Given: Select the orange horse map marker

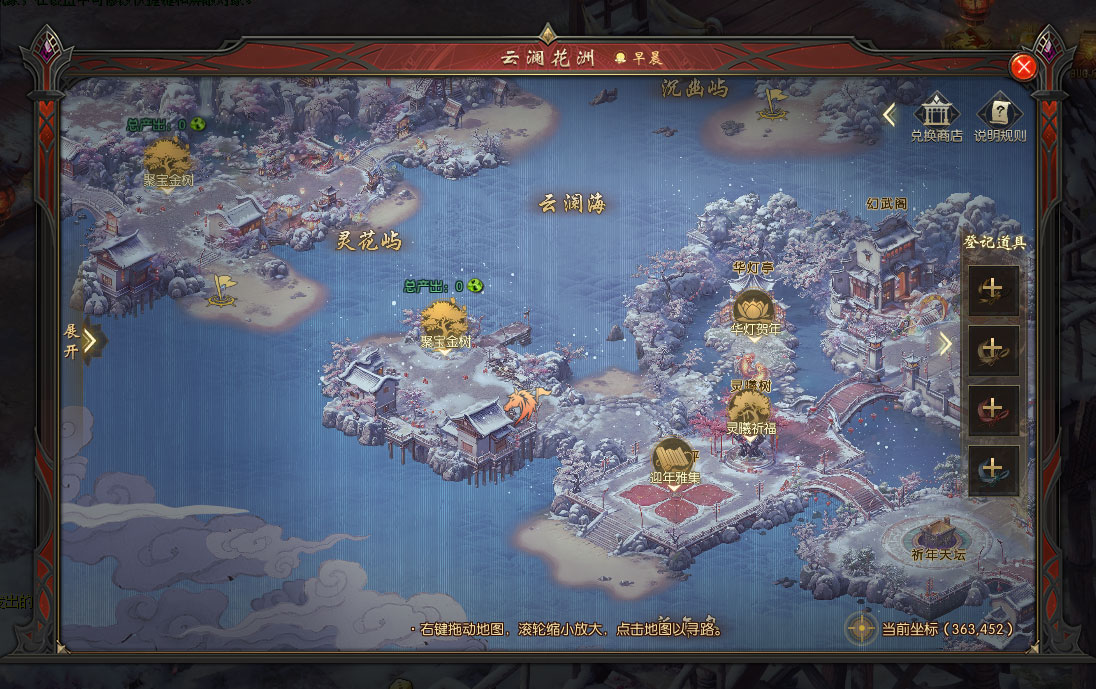Looking at the screenshot, I should click(523, 403).
